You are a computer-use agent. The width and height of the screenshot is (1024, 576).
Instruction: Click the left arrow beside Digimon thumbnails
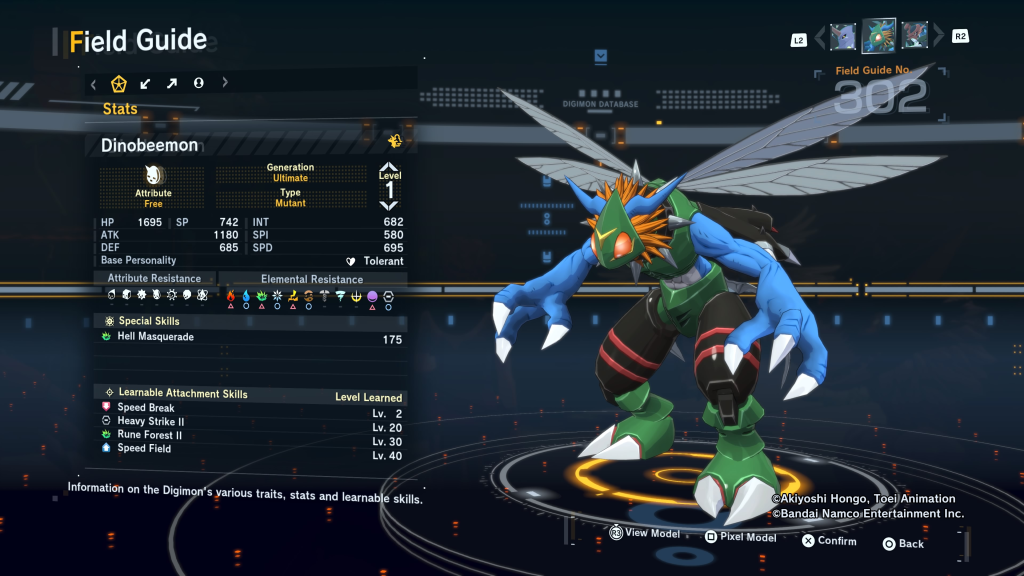pyautogui.click(x=820, y=38)
